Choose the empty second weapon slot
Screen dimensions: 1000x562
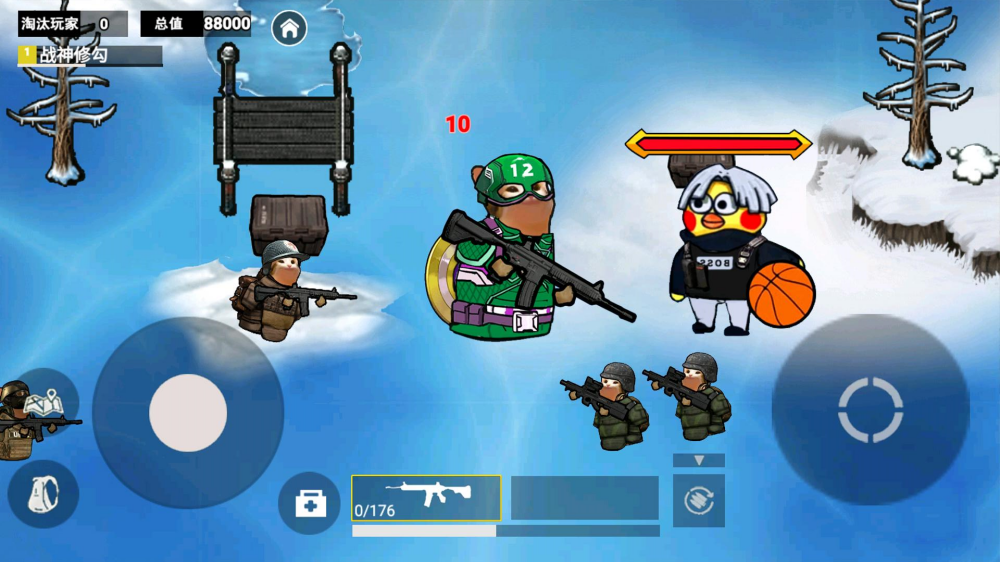tap(585, 497)
